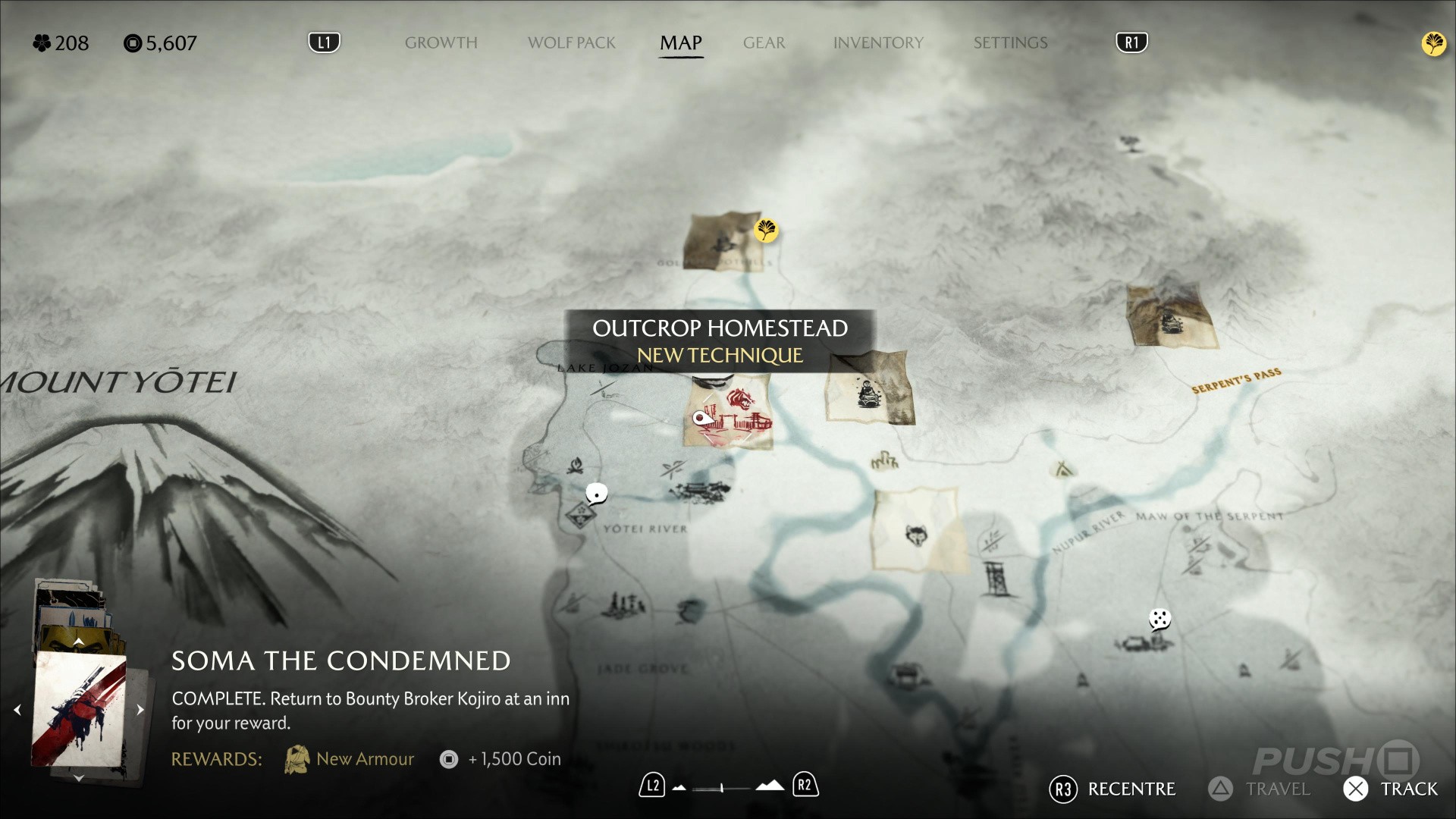This screenshot has width=1456, height=819.
Task: Click the map zoom level slider
Action: [721, 788]
